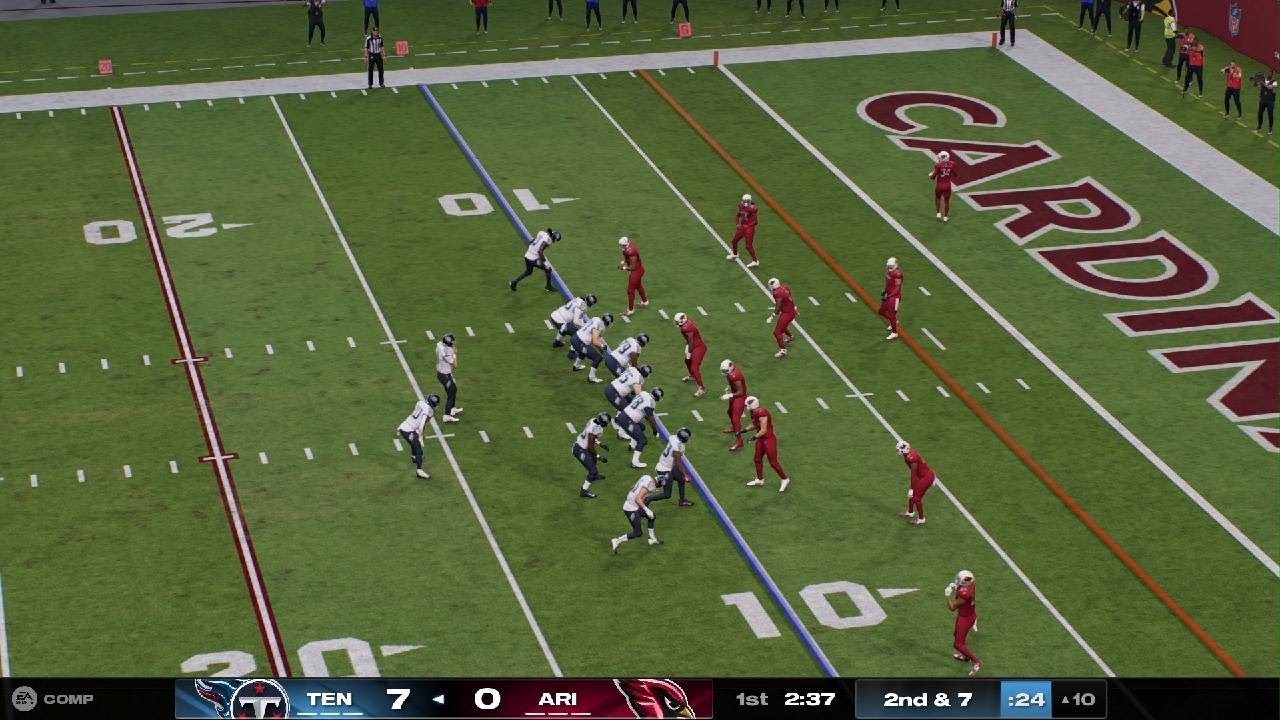This screenshot has width=1280, height=720.
Task: Click the ARI team abbreviation
Action: 556,700
